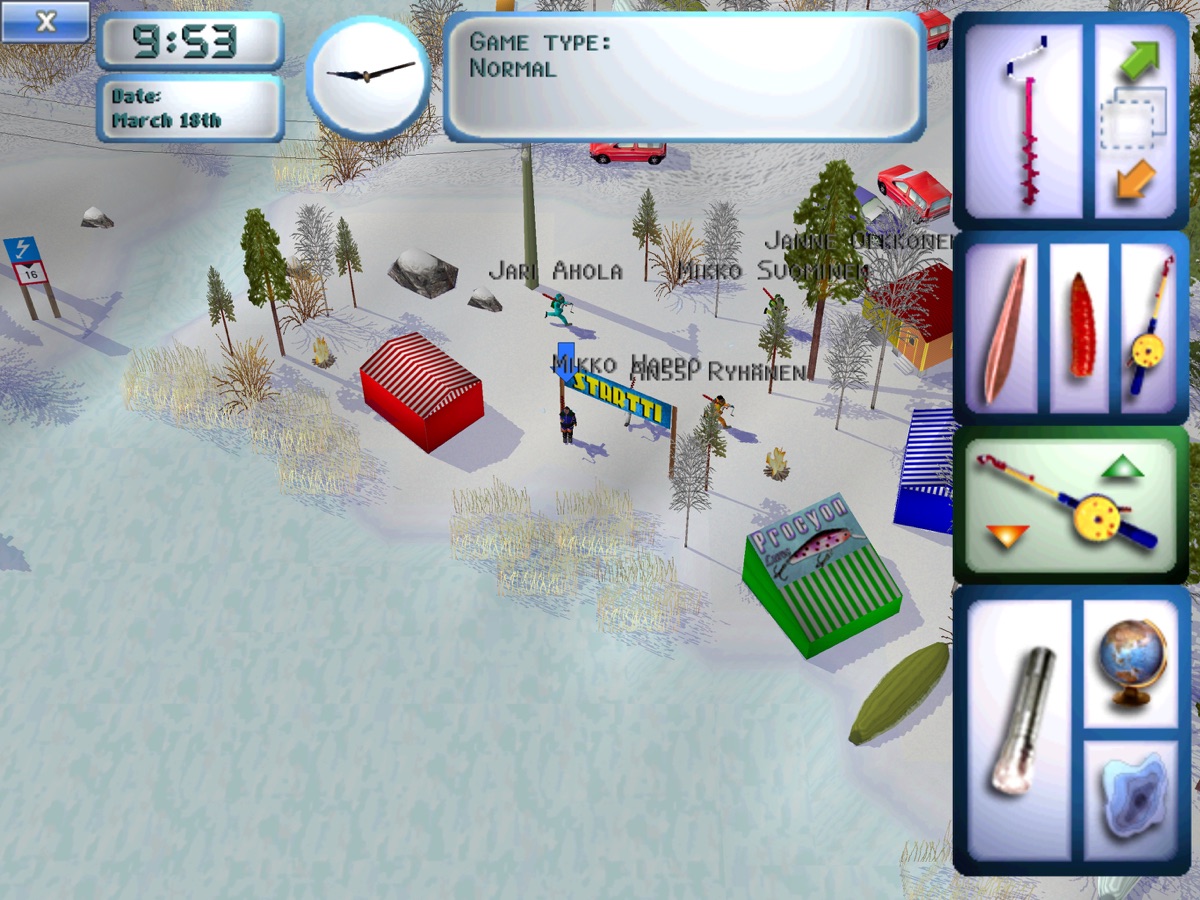Select the small yellow-reel fishing rod slot
1200x900 pixels.
pos(1151,328)
